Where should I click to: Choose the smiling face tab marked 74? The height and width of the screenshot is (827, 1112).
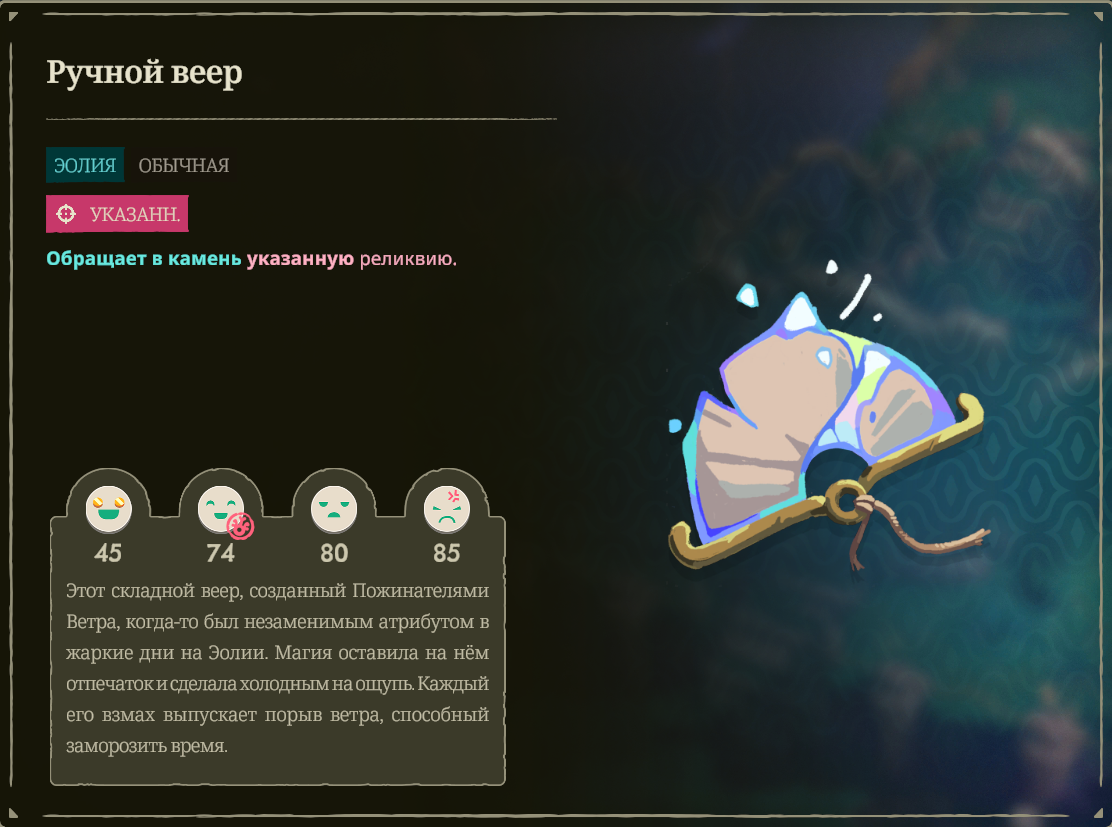pyautogui.click(x=220, y=509)
